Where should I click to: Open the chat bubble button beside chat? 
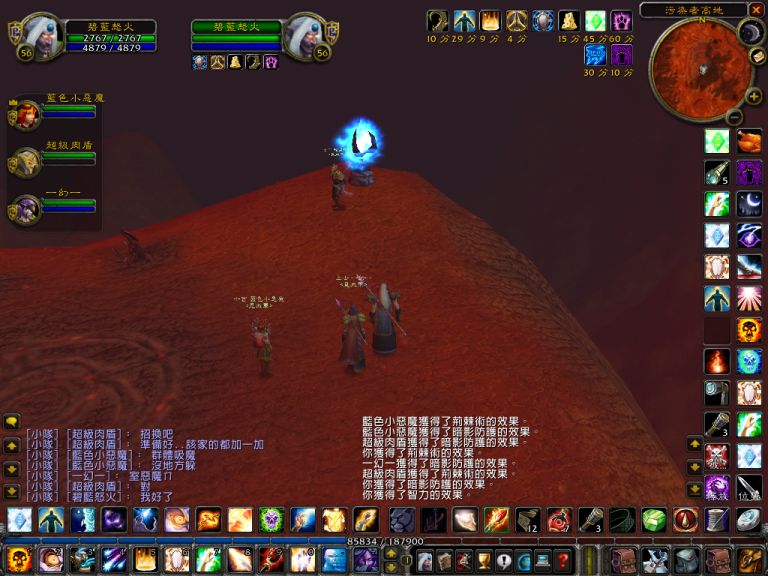click(12, 423)
